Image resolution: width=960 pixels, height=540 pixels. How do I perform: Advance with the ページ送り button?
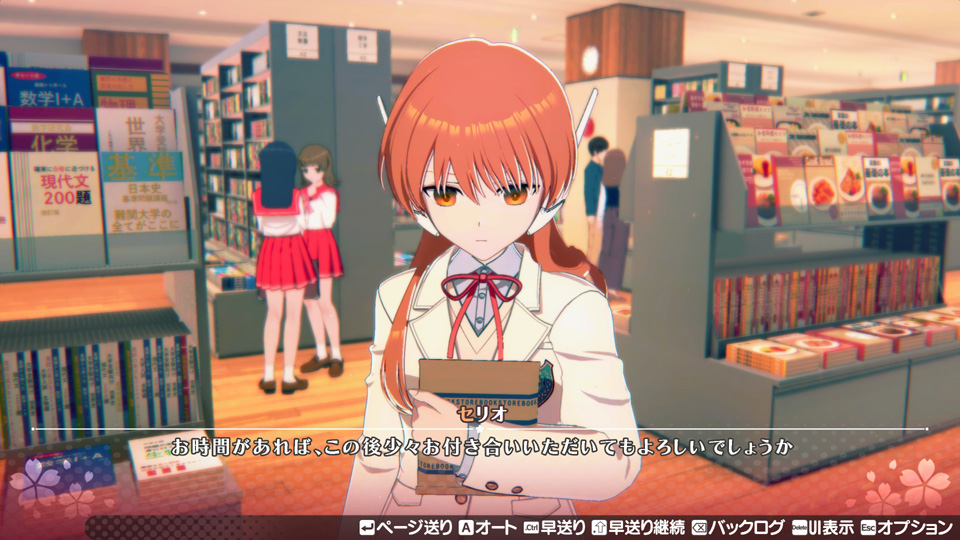405,527
